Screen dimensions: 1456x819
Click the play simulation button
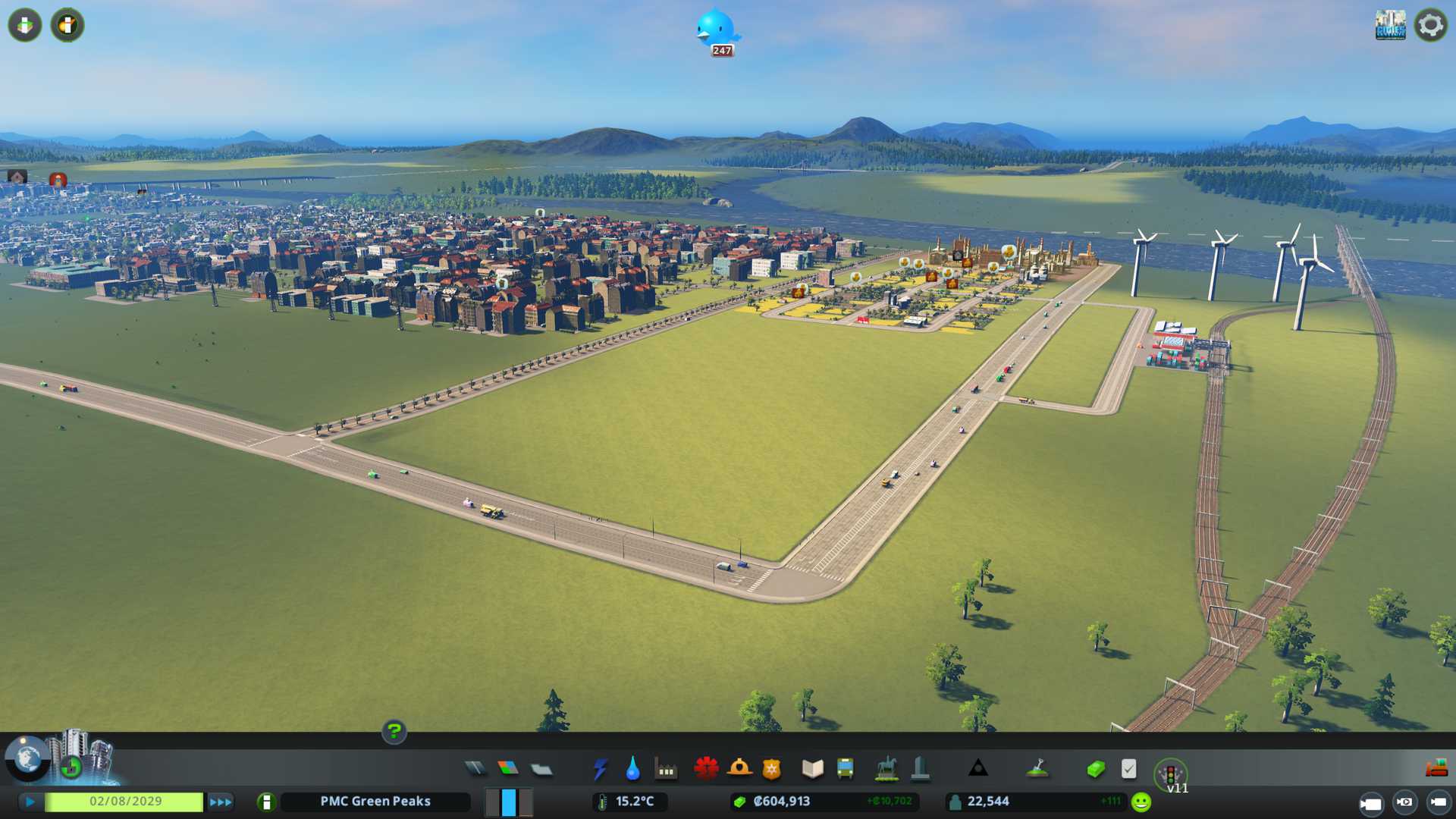tap(30, 802)
